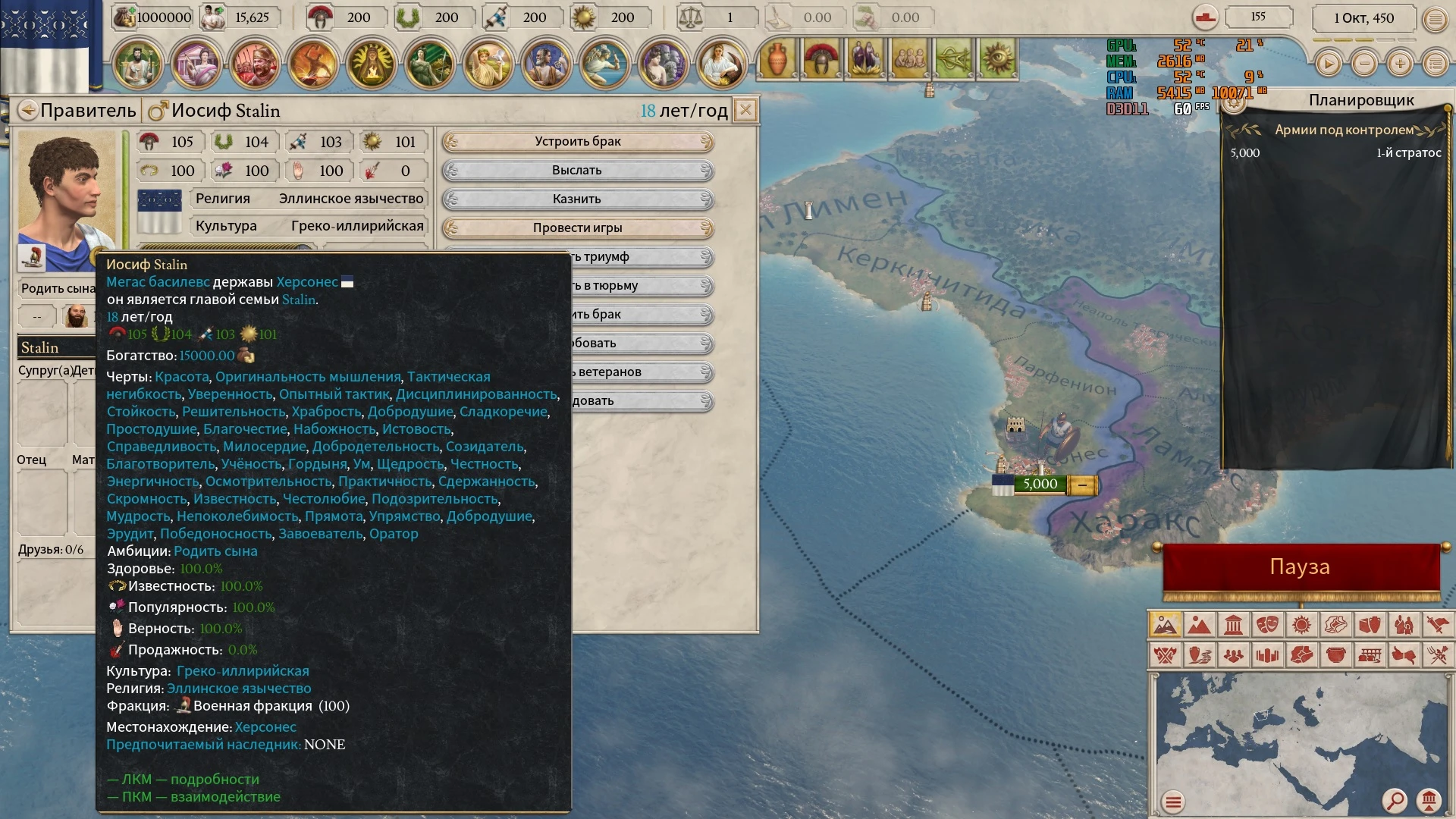Click the Планировщик panel header
Viewport: 1456px width, 819px height.
pos(1360,99)
